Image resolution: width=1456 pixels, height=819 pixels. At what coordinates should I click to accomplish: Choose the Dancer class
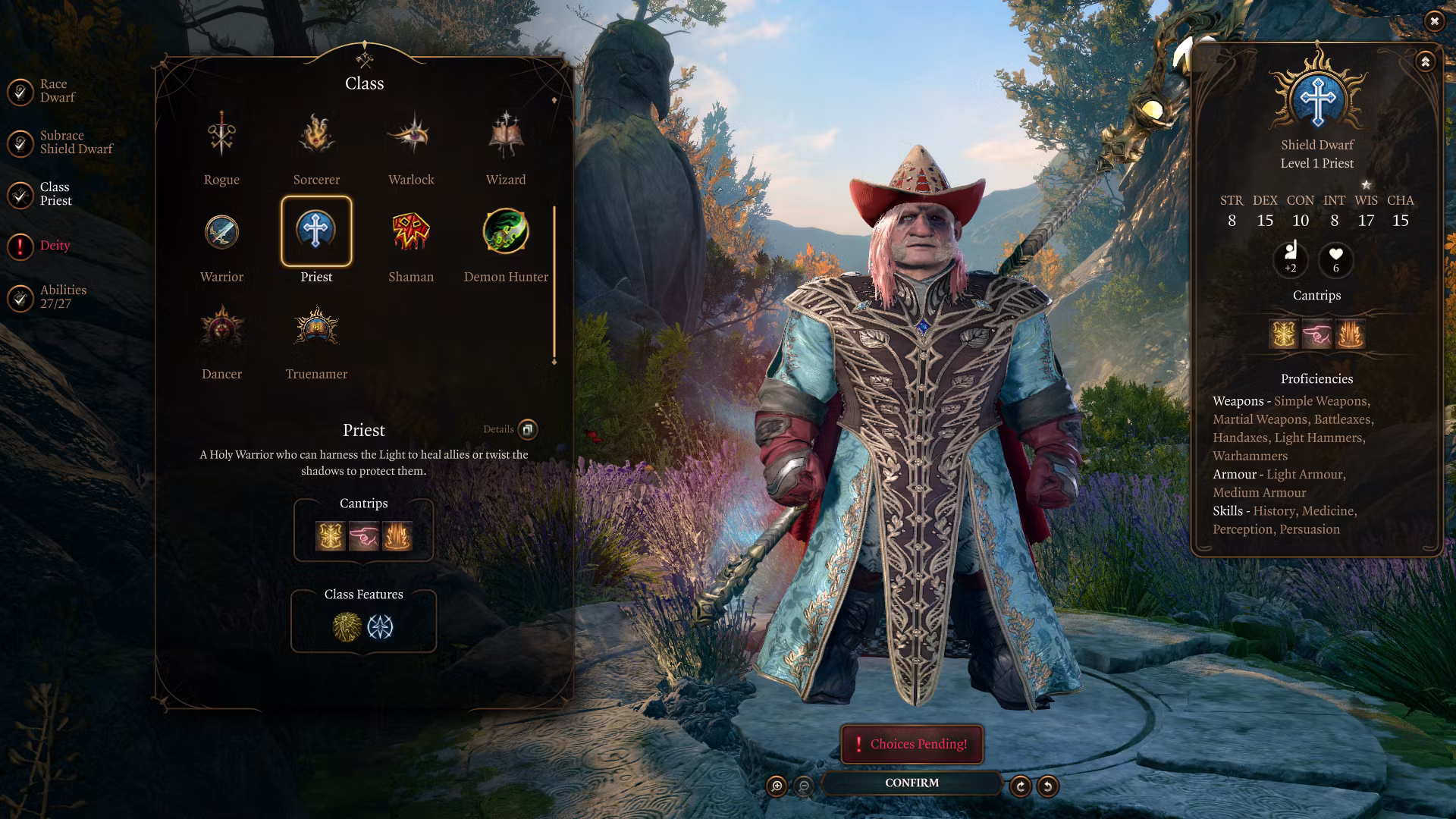tap(221, 329)
